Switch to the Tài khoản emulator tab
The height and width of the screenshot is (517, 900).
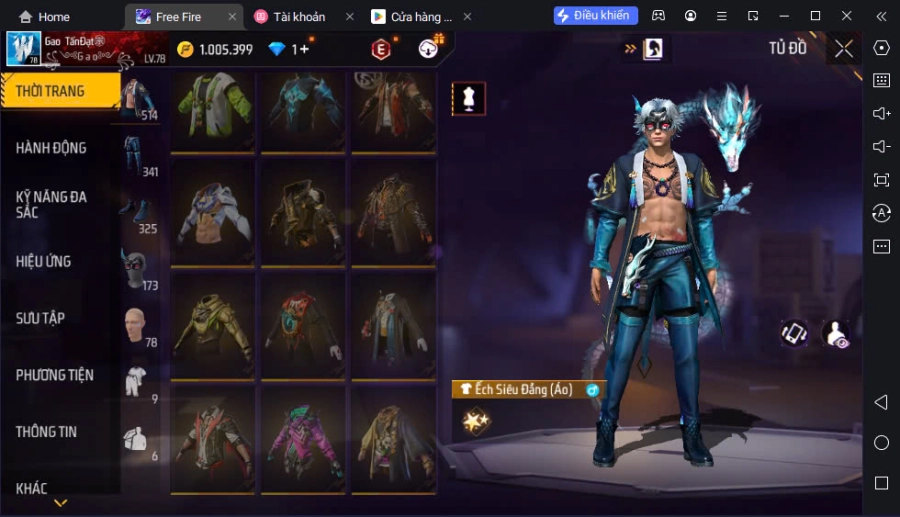pos(299,17)
